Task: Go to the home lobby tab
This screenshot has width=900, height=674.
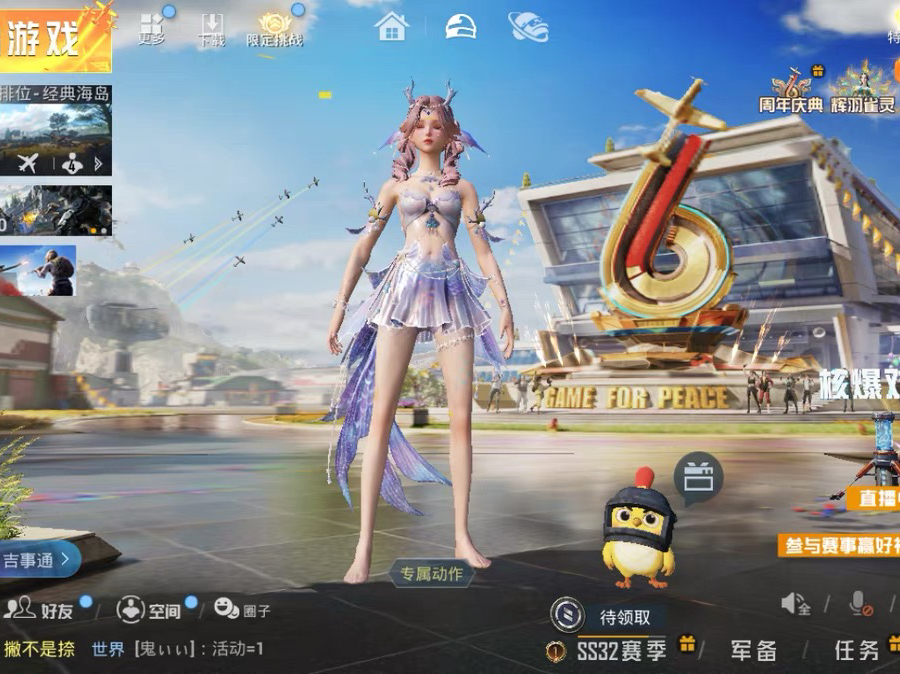Action: tap(392, 27)
